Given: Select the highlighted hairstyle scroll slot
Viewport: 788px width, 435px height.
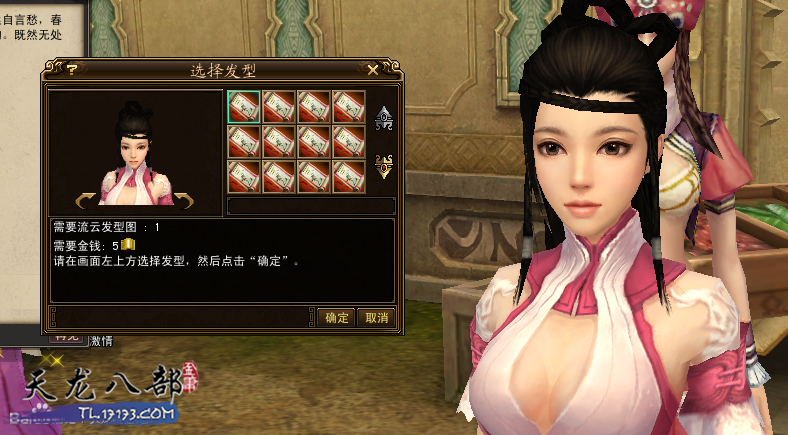Looking at the screenshot, I should coord(243,106).
